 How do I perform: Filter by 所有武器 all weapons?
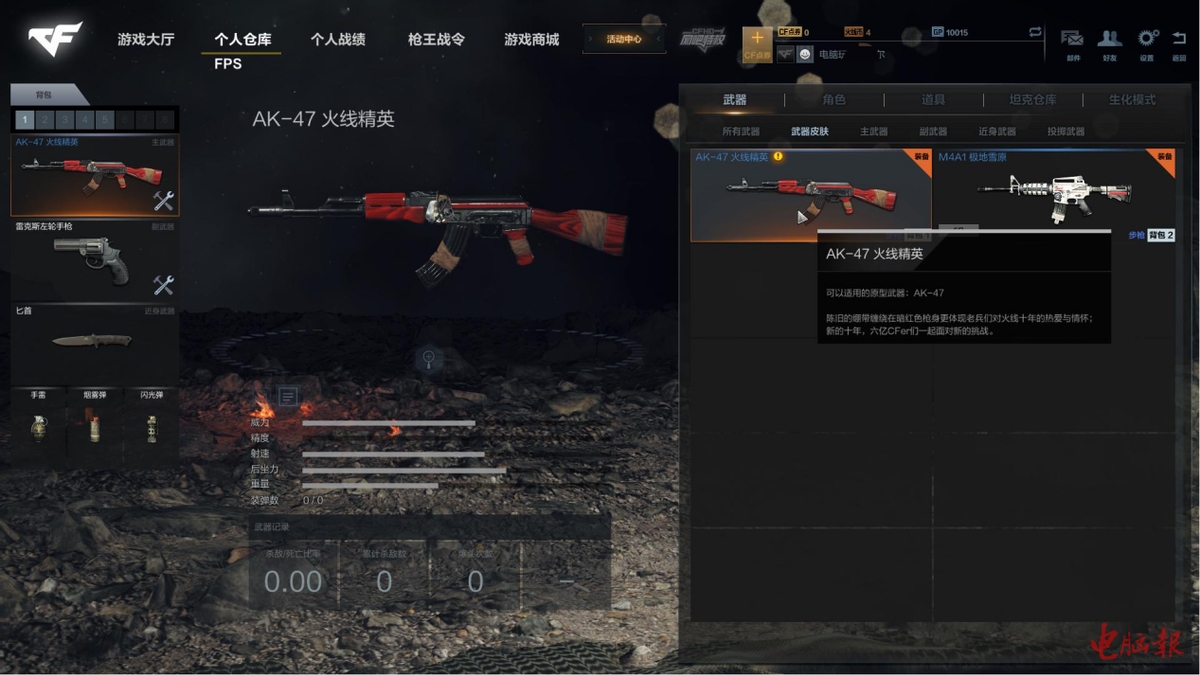pyautogui.click(x=741, y=131)
